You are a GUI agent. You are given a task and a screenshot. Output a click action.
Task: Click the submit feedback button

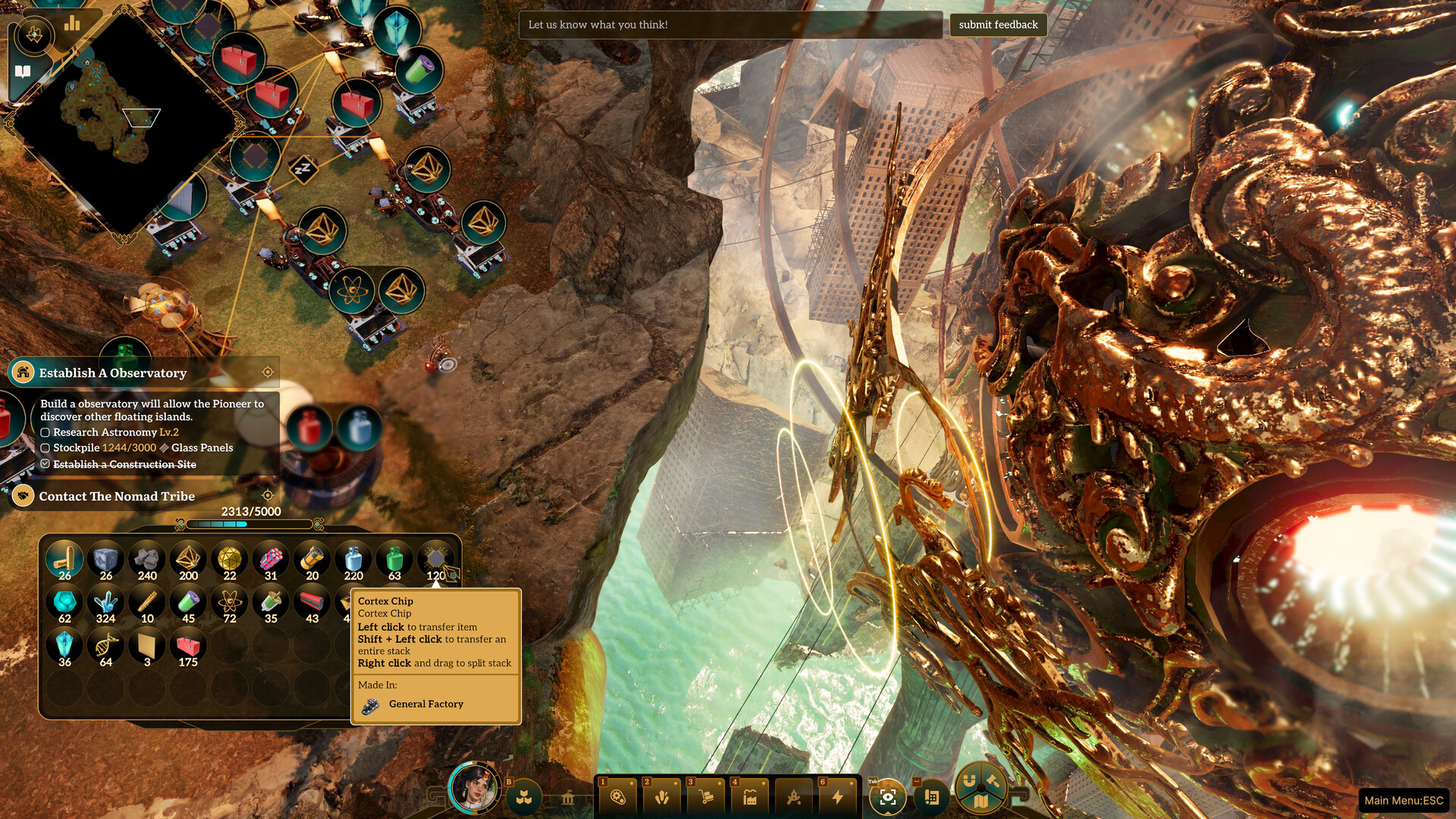click(x=997, y=25)
